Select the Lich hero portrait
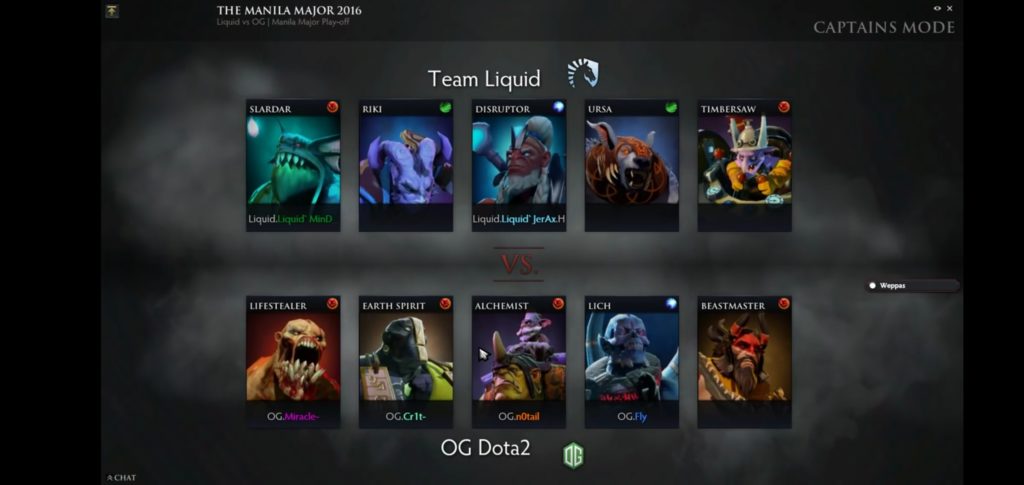This screenshot has width=1024, height=485. pyautogui.click(x=632, y=358)
